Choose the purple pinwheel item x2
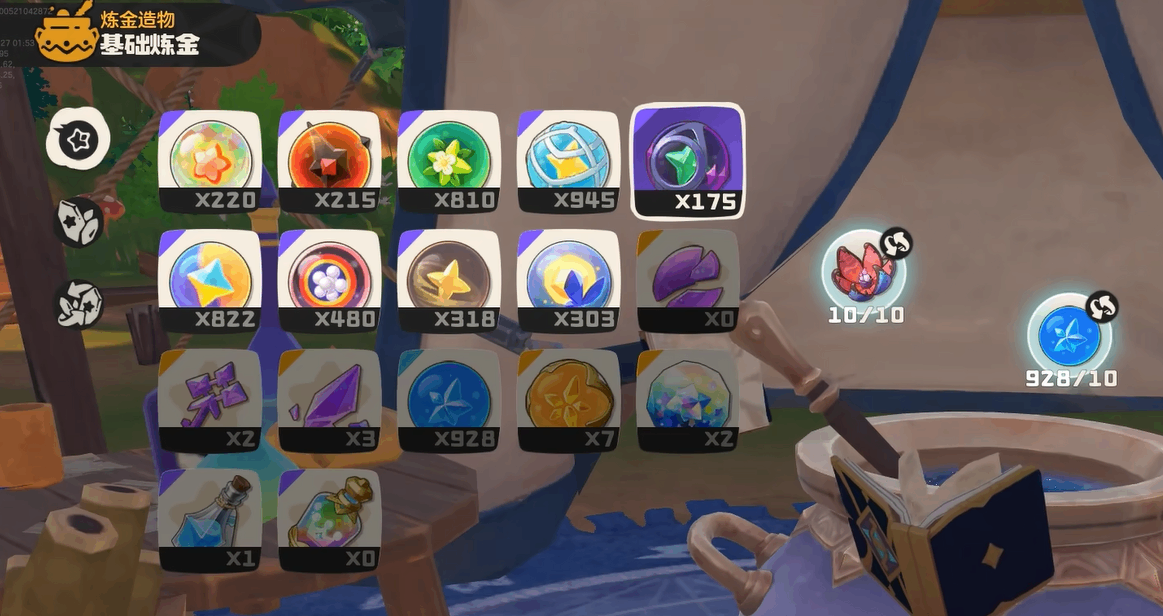The image size is (1163, 616). [x=210, y=400]
